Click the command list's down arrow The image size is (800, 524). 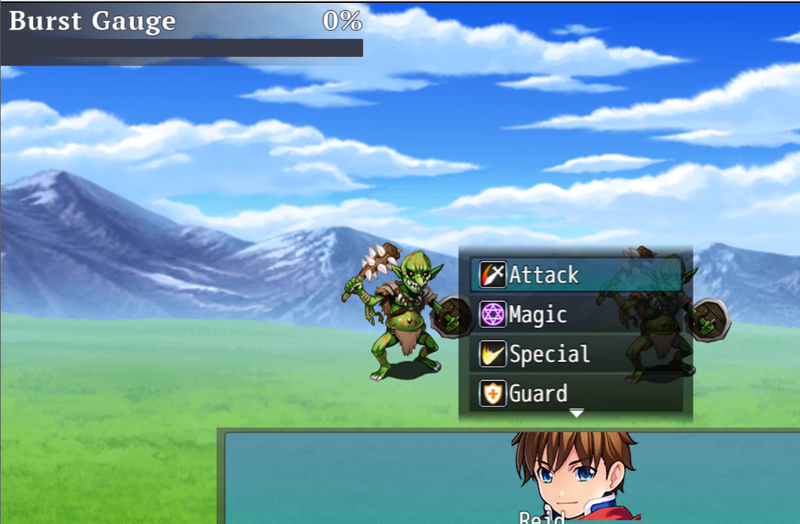tap(576, 413)
